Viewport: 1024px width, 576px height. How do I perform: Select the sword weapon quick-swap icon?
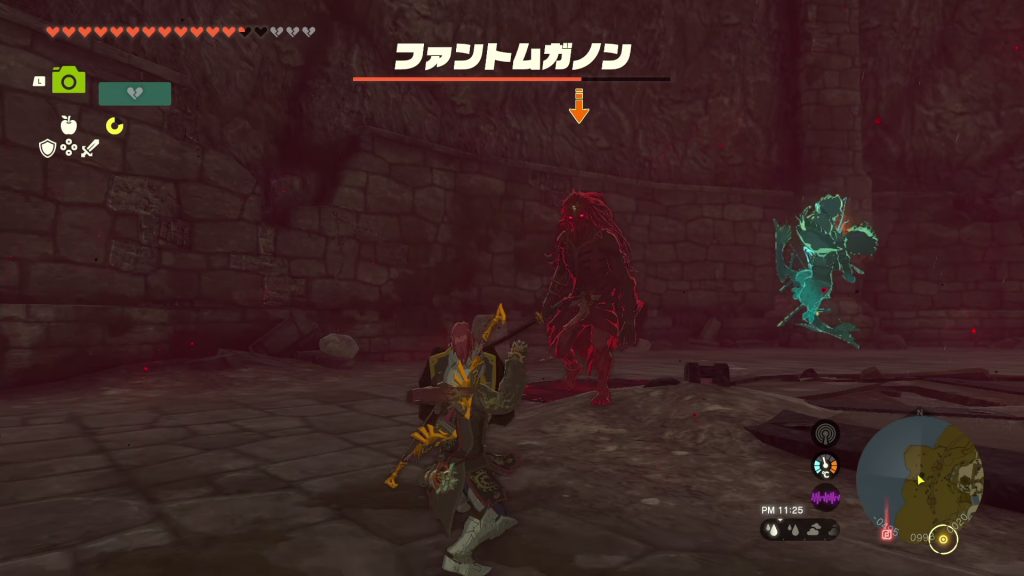click(91, 148)
